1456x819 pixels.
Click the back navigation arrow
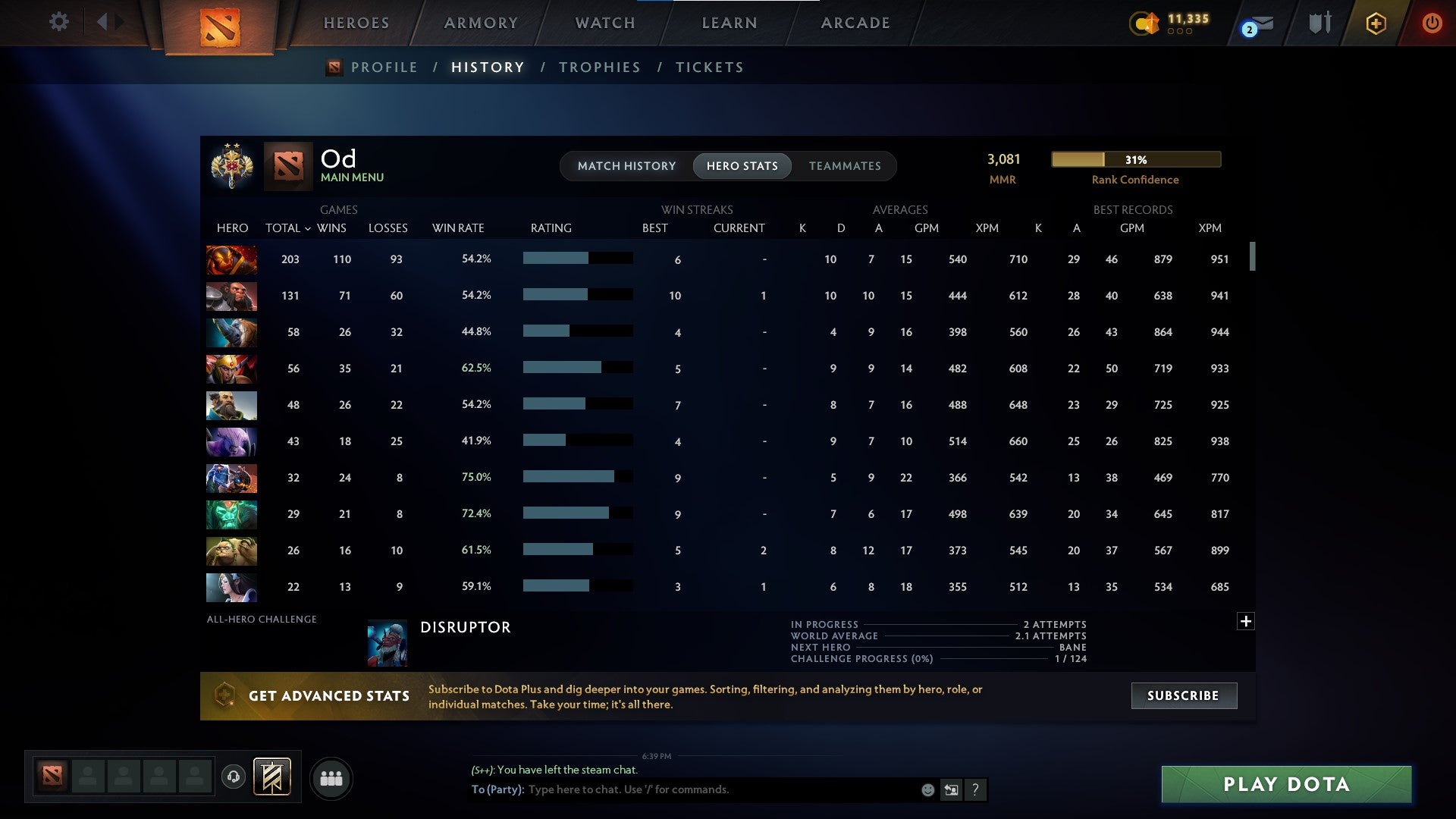[104, 22]
